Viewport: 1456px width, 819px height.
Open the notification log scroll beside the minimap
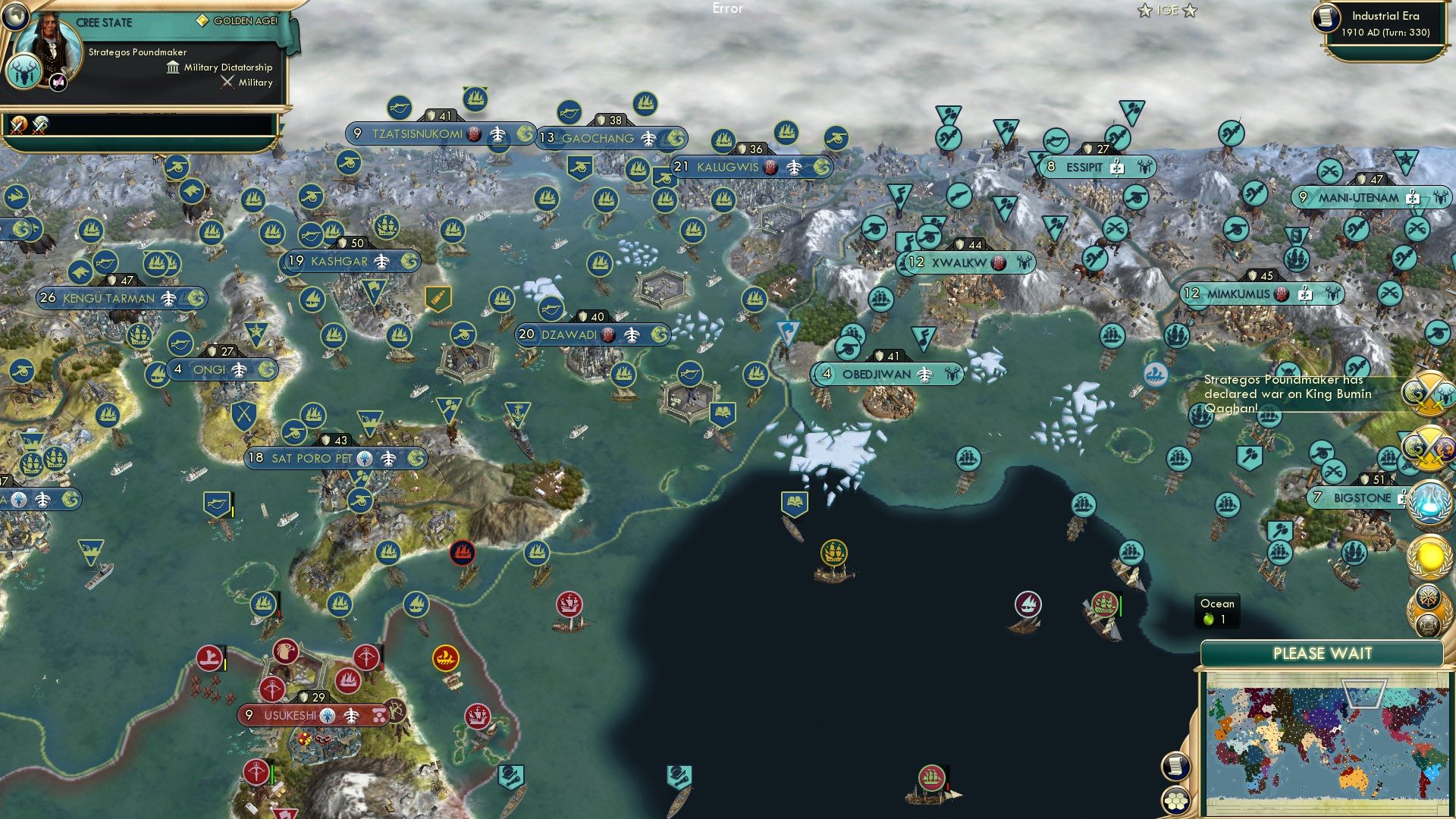tap(1175, 767)
